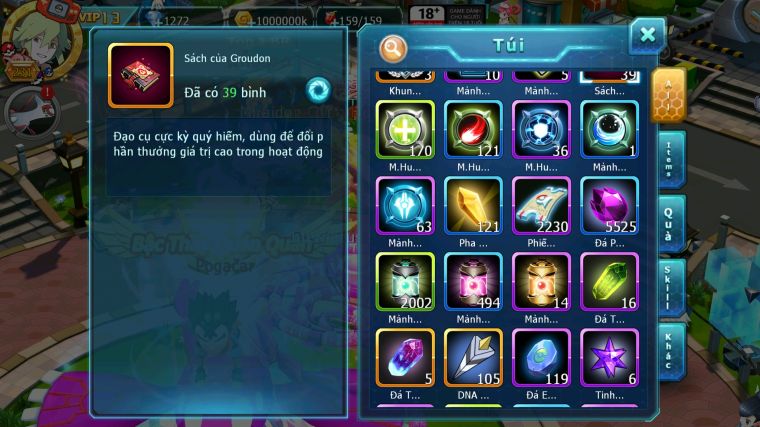Pick the DNA arrow item with 105
760x427 pixels.
click(x=473, y=357)
